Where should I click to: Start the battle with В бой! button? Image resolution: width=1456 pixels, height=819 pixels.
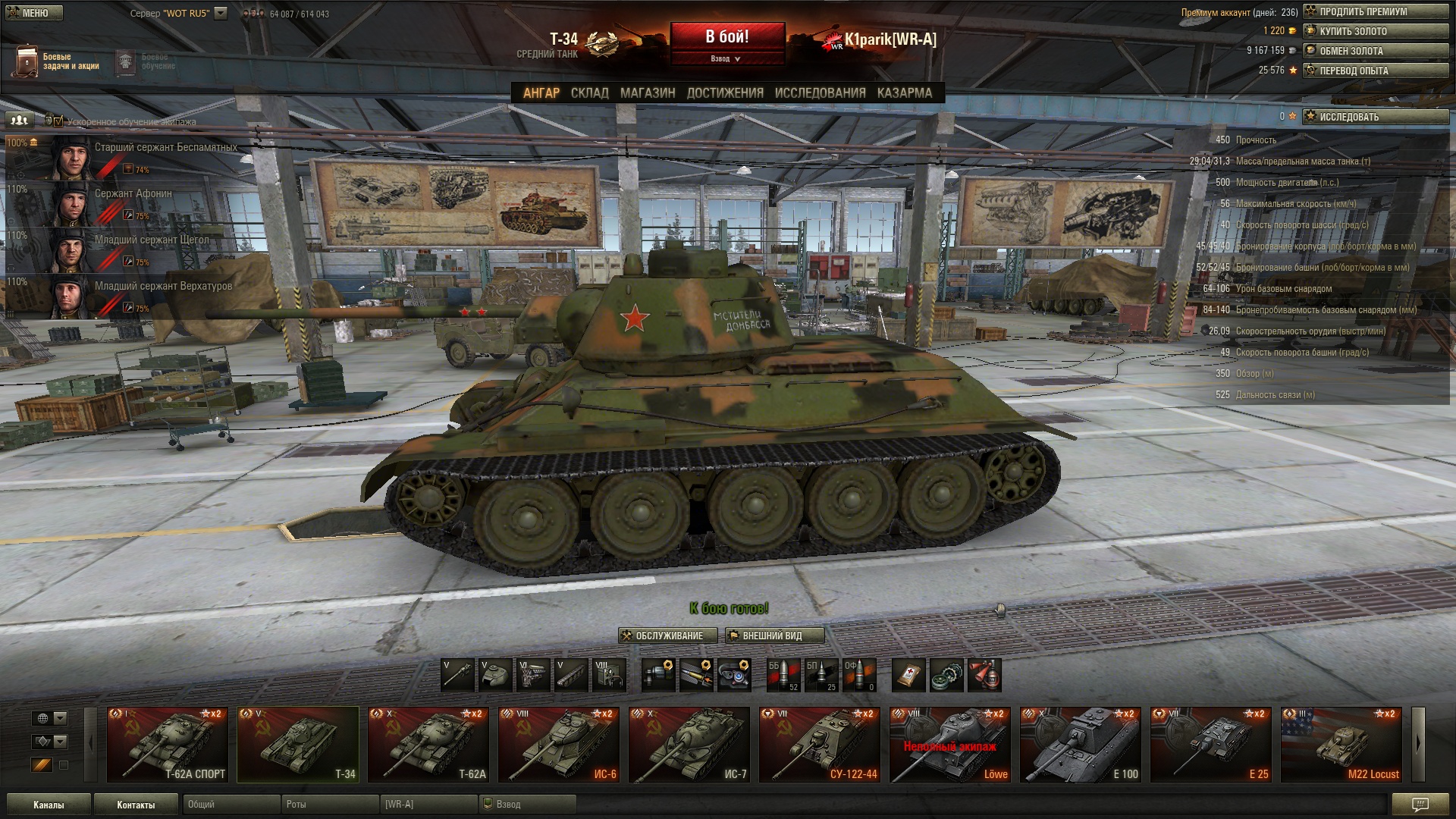726,36
